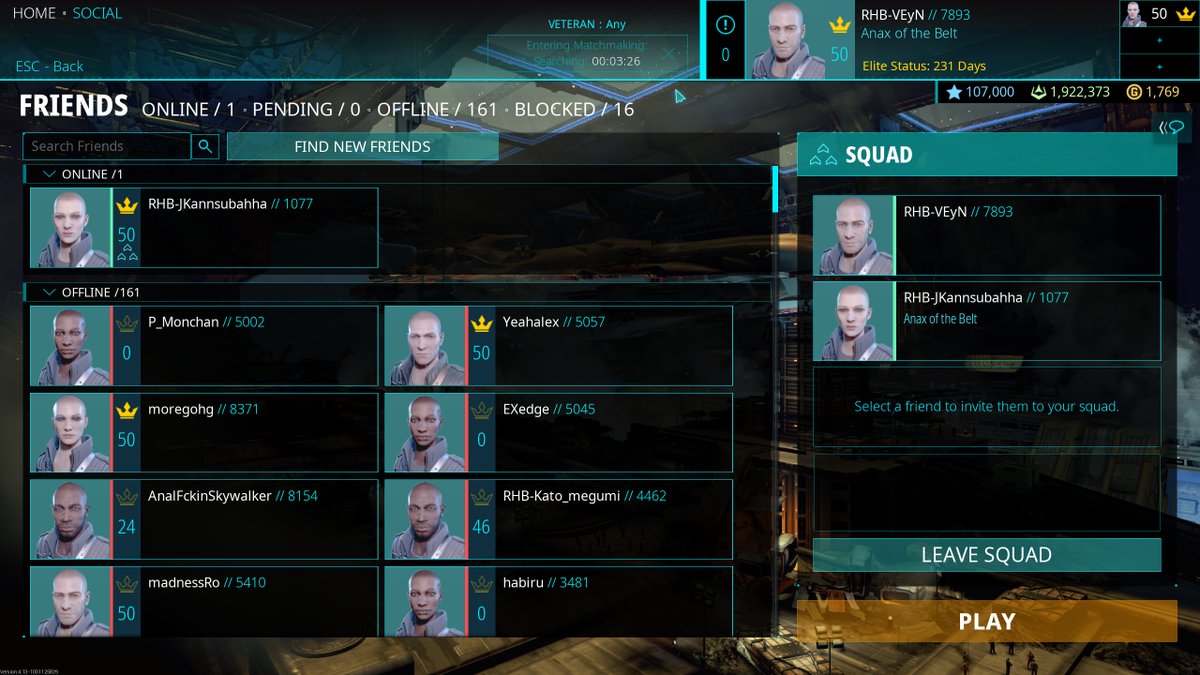The width and height of the screenshot is (1200, 675).
Task: Pick friend RHB-Kato_megumi
Action: pos(558,520)
